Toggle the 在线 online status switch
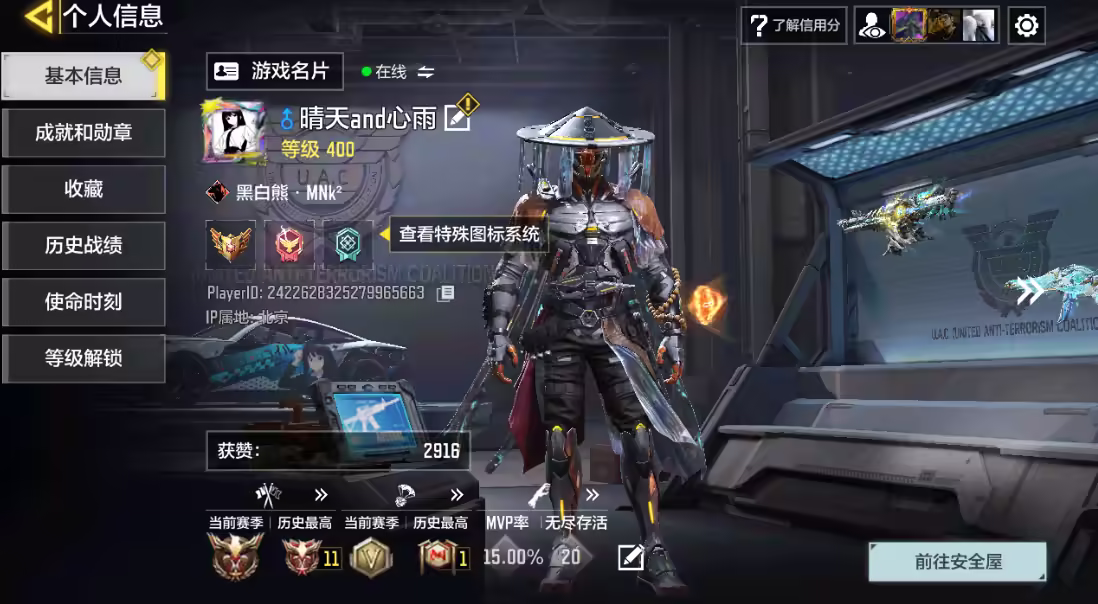This screenshot has height=604, width=1098. [x=426, y=72]
